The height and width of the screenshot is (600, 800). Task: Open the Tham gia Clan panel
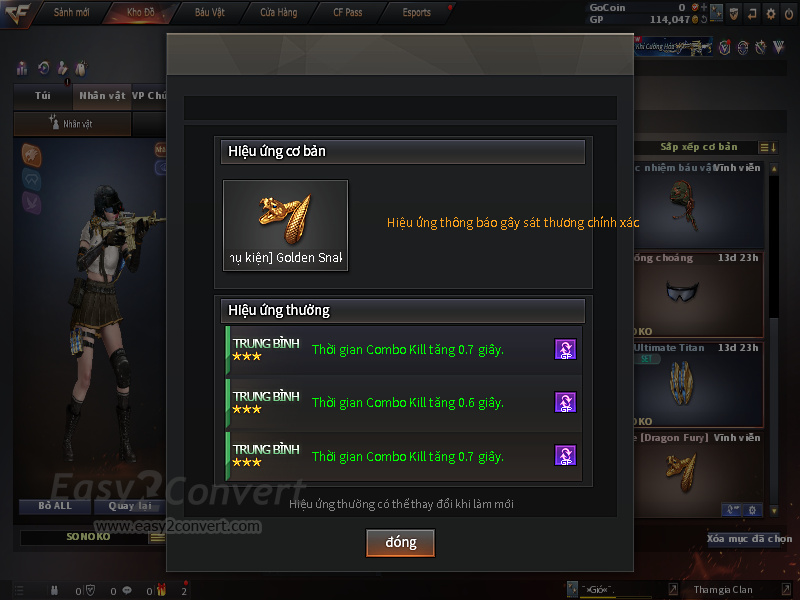point(723,589)
